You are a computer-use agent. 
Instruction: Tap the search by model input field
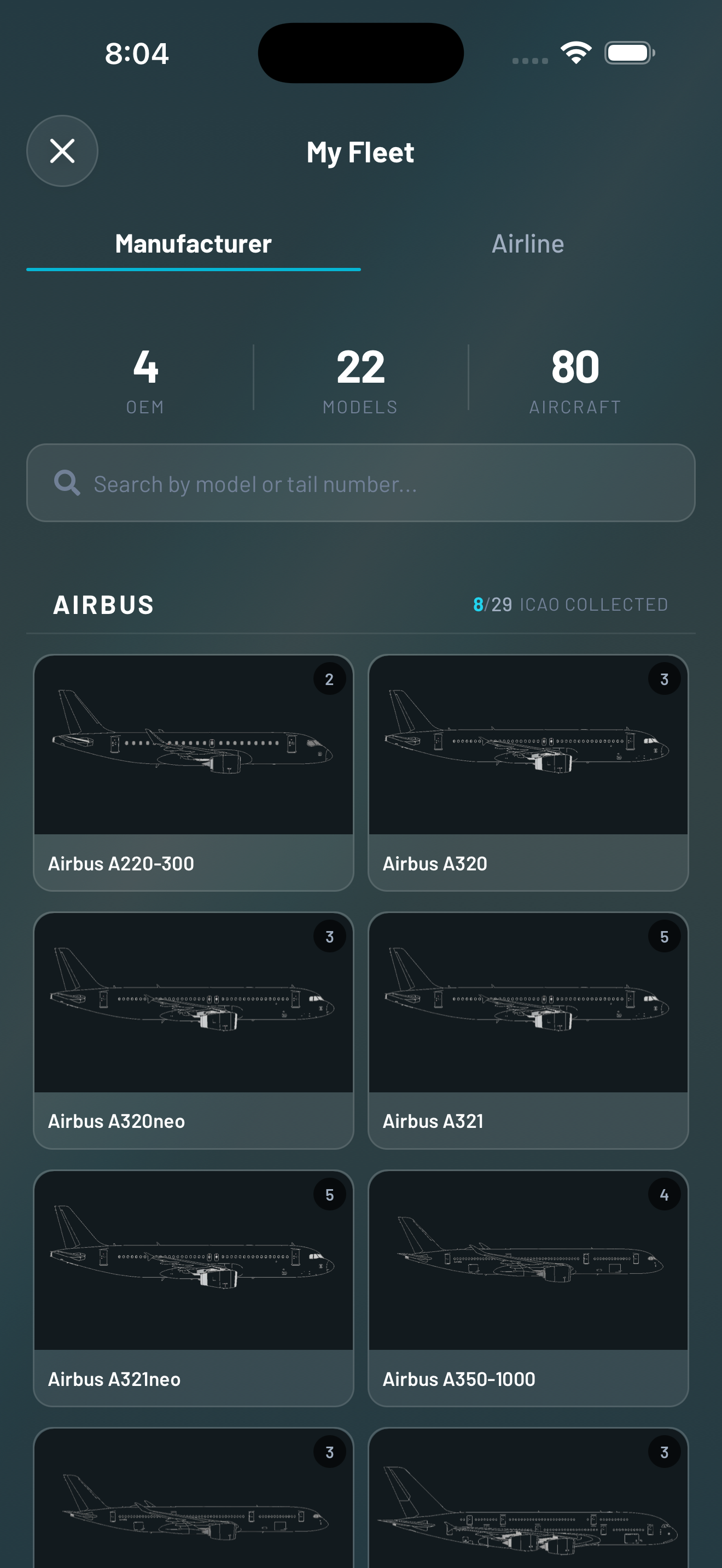[x=361, y=483]
